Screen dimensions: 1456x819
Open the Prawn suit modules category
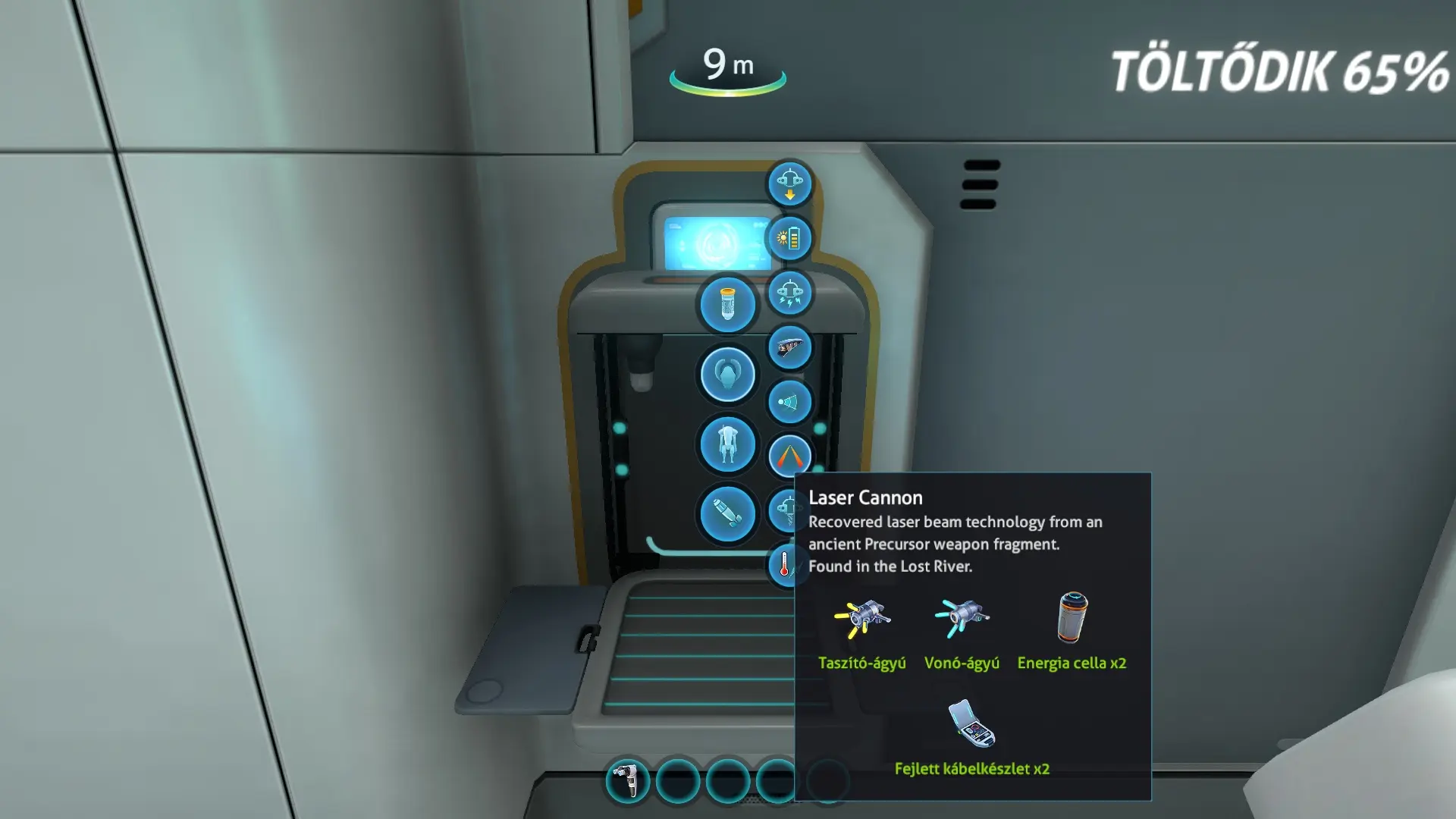pyautogui.click(x=727, y=444)
